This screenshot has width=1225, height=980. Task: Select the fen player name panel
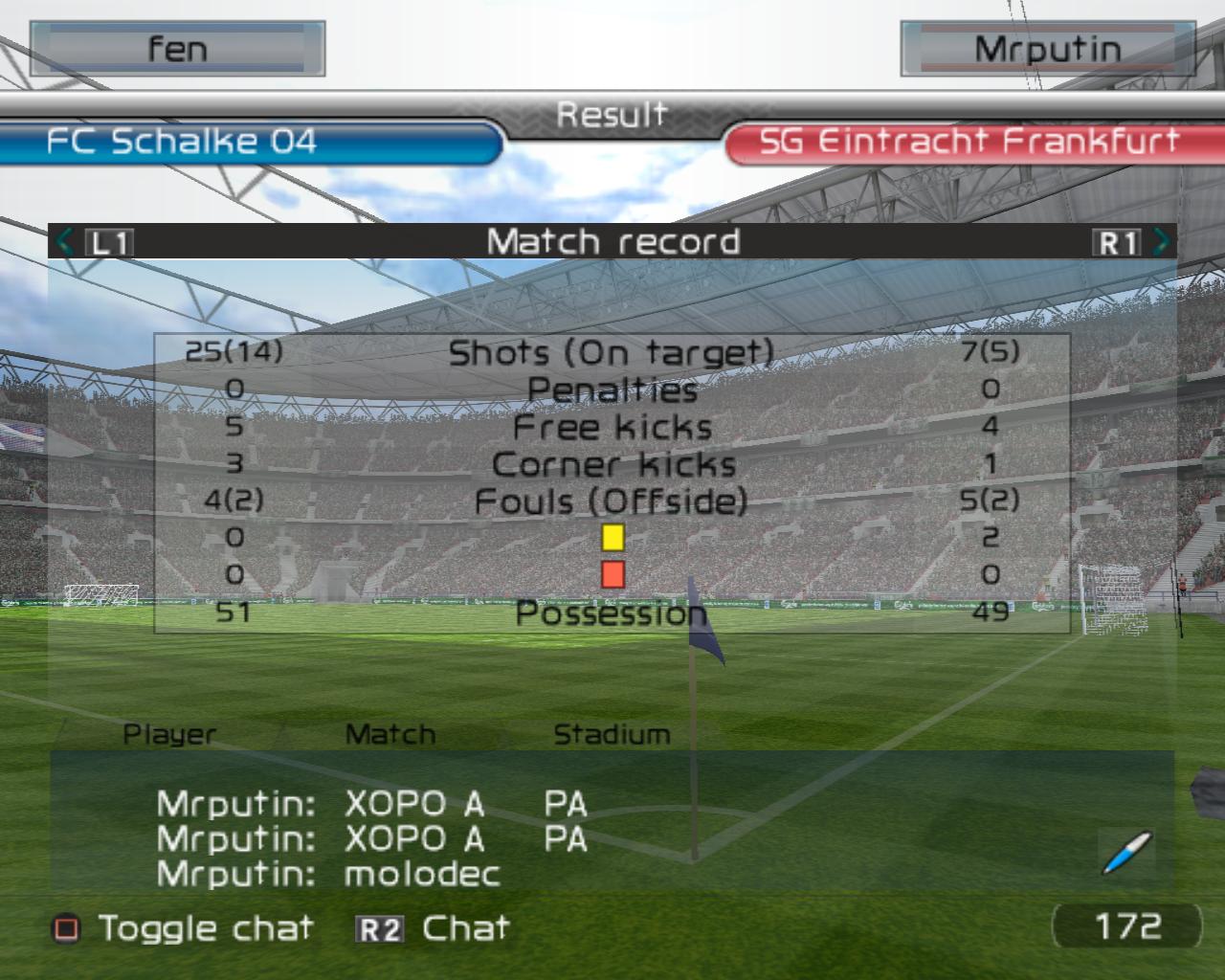pyautogui.click(x=178, y=49)
